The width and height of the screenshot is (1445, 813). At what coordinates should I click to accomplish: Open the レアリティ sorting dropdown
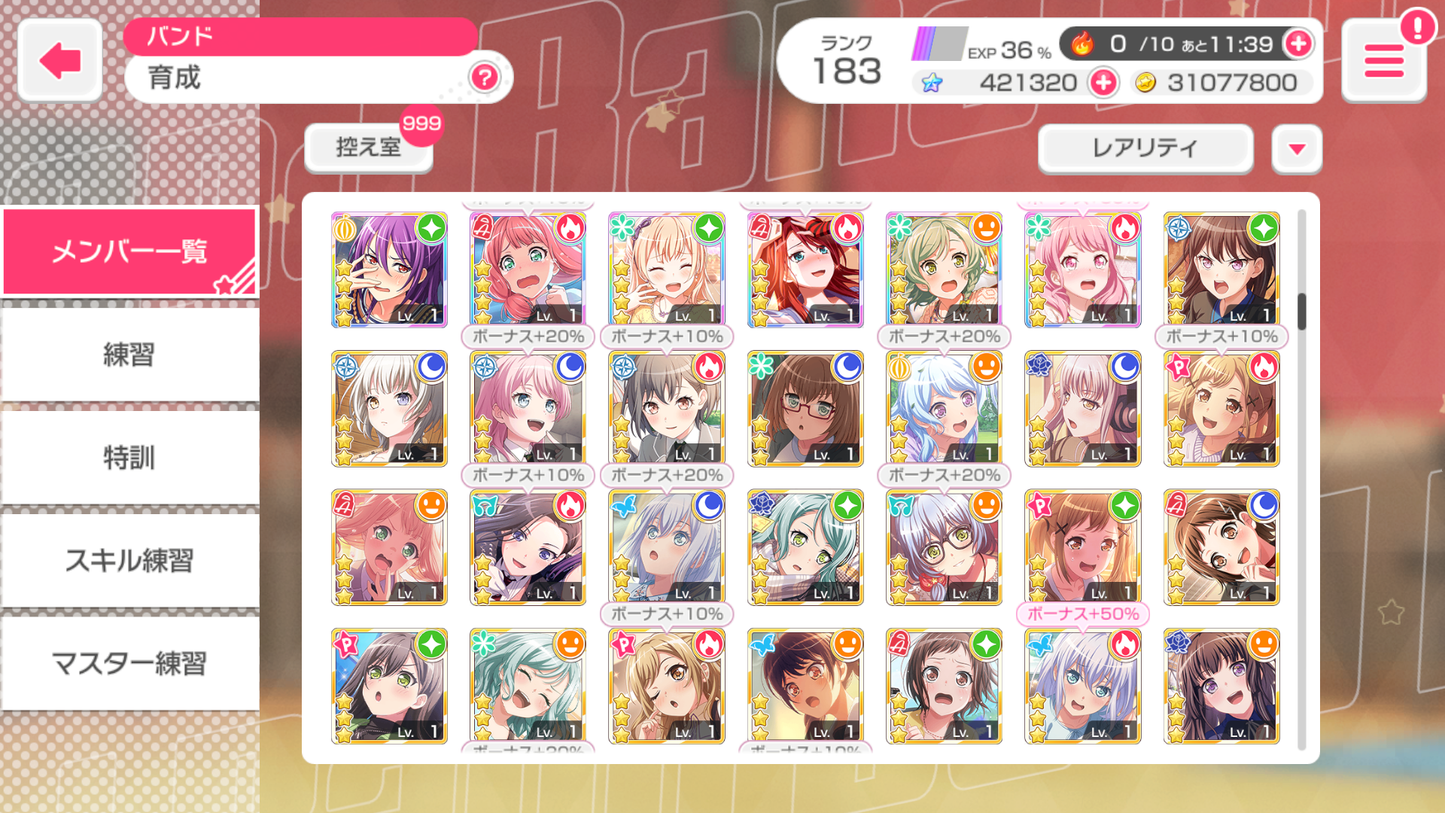pyautogui.click(x=1145, y=148)
